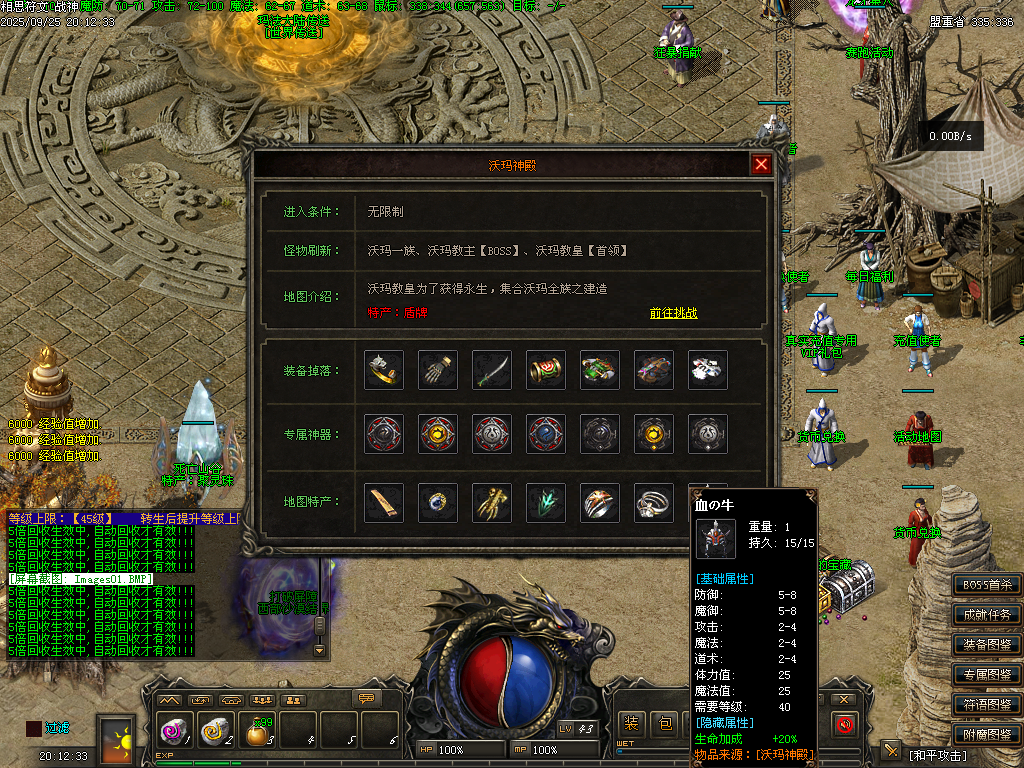The width and height of the screenshot is (1024, 768).
Task: Select the red scroll drop item
Action: (546, 370)
